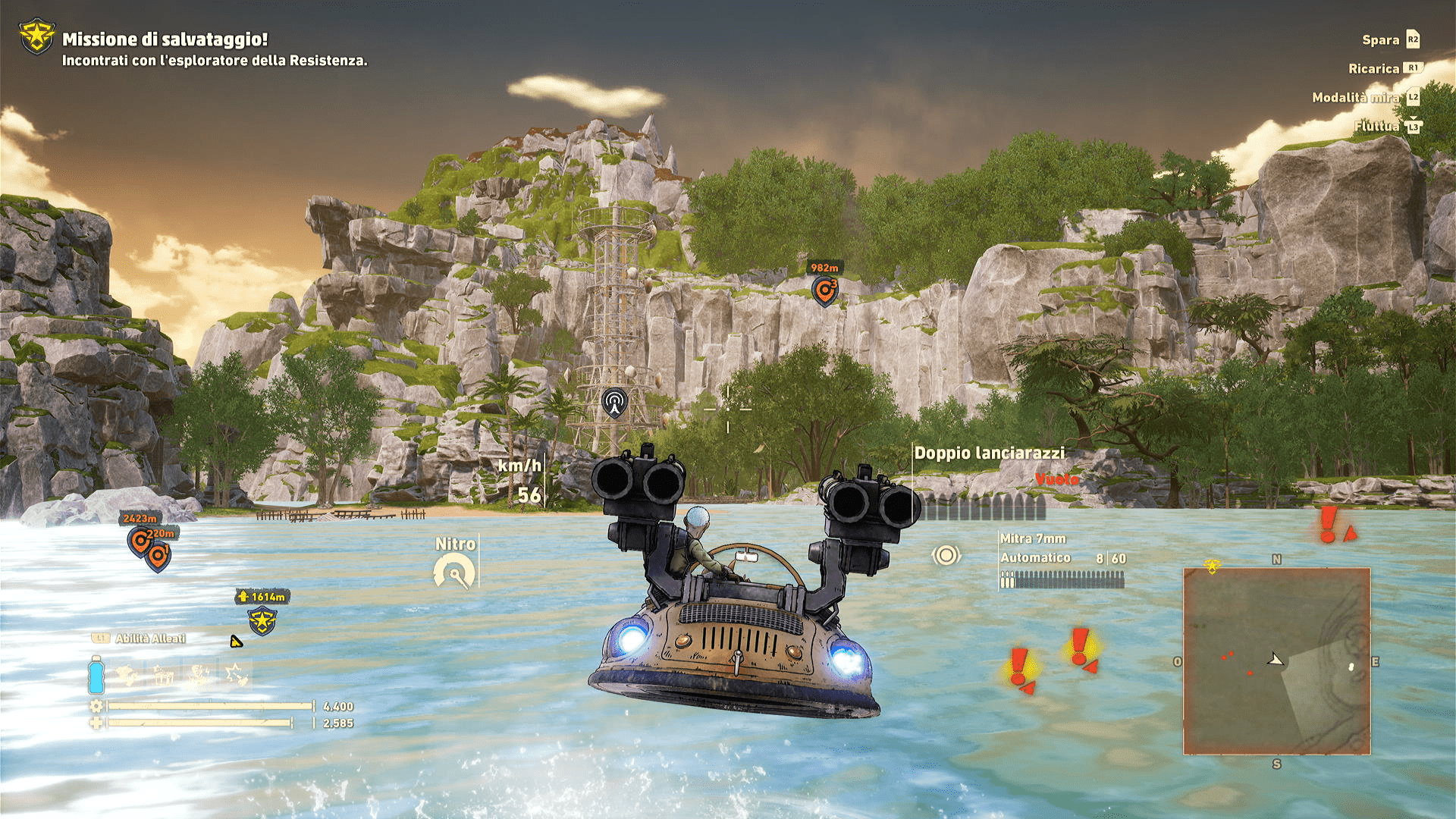Image resolution: width=1456 pixels, height=819 pixels.
Task: Click the yellow quest star on minimap edge
Action: pyautogui.click(x=1212, y=566)
